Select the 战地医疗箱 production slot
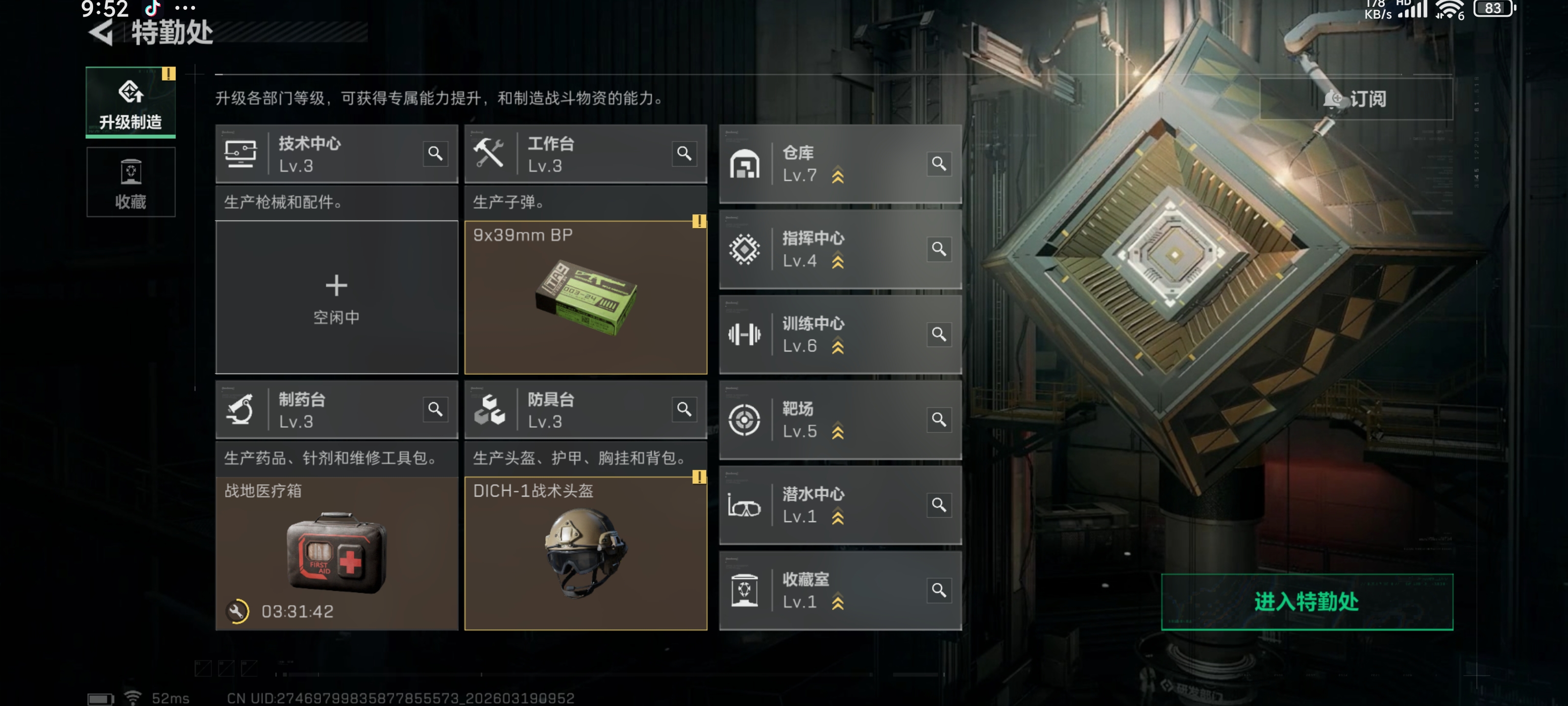Viewport: 1568px width, 706px height. [x=336, y=553]
